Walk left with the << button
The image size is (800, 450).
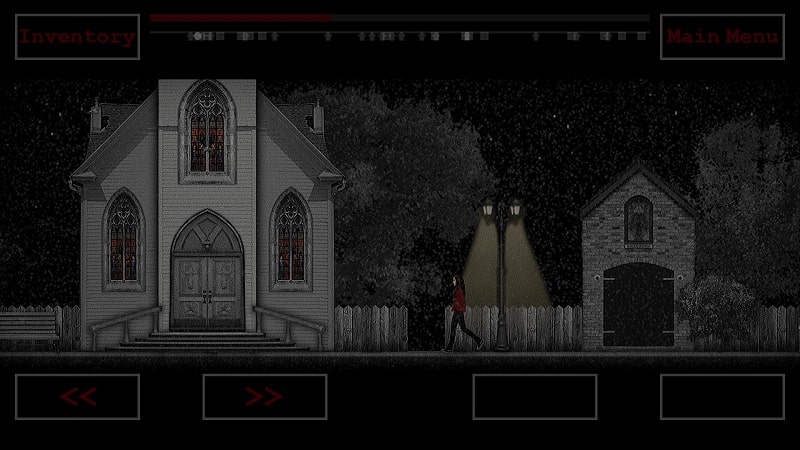[77, 396]
